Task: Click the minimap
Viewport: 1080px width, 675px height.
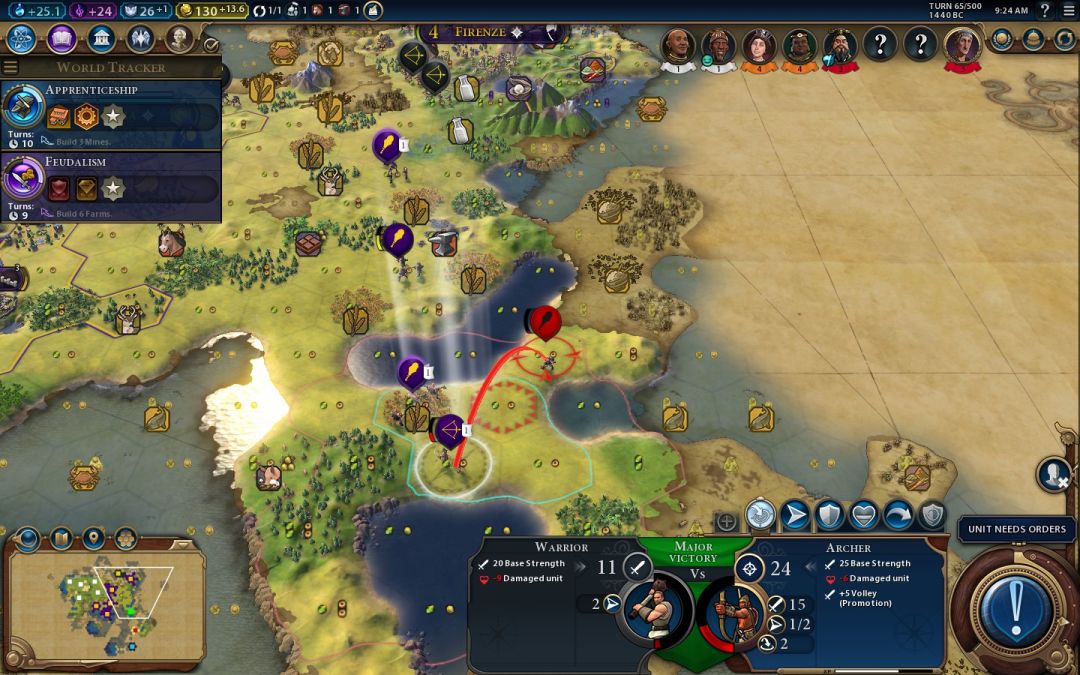Action: click(x=105, y=605)
